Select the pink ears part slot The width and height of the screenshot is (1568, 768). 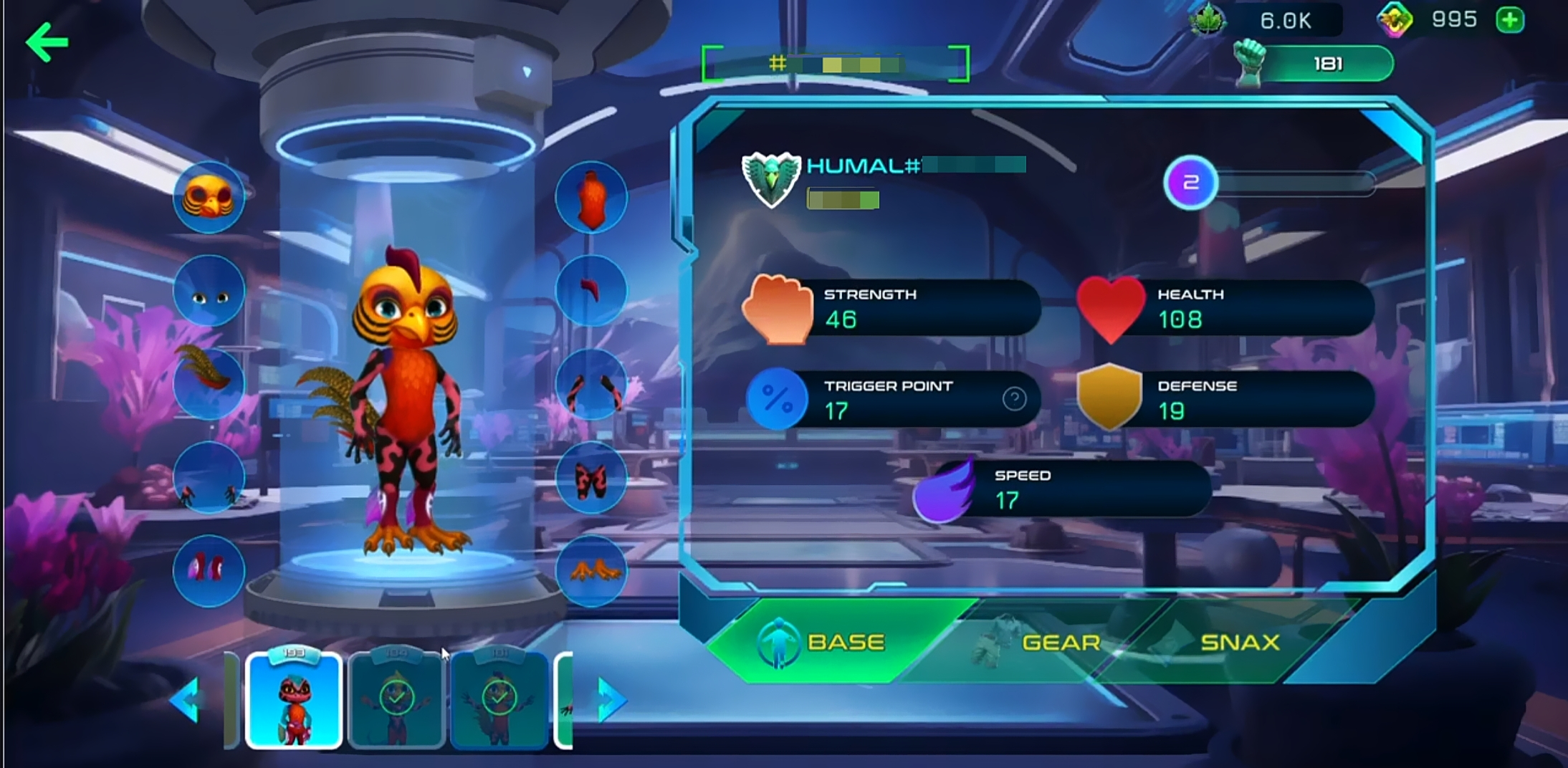tap(209, 571)
